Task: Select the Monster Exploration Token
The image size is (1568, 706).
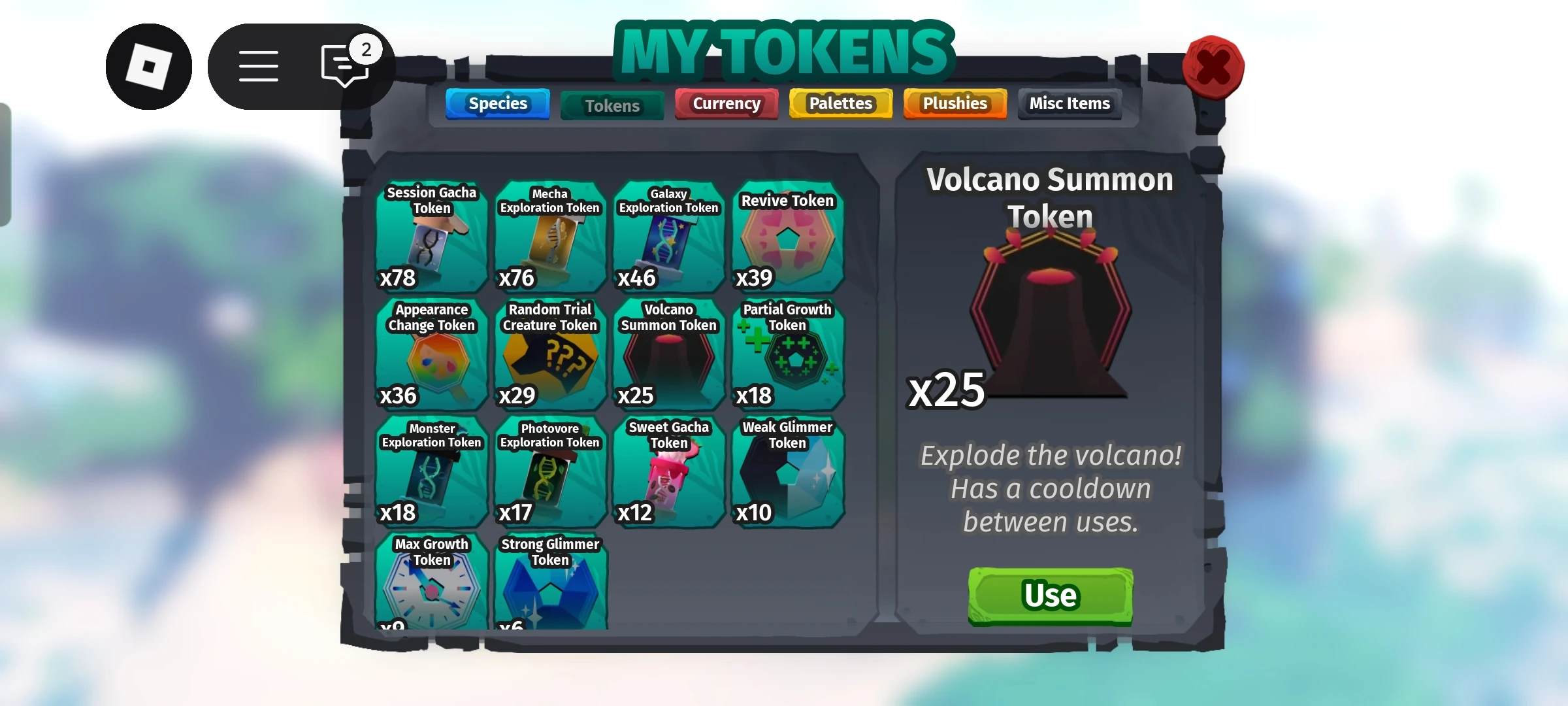Action: [431, 471]
